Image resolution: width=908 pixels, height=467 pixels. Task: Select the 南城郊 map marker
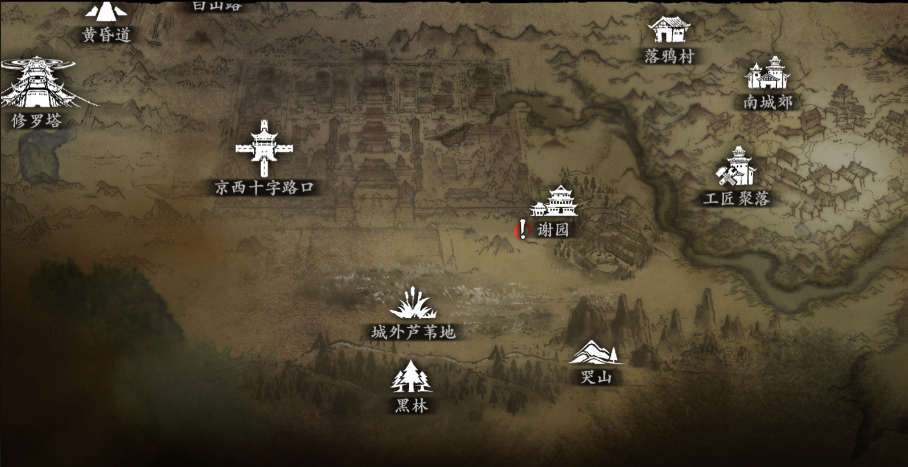point(767,76)
